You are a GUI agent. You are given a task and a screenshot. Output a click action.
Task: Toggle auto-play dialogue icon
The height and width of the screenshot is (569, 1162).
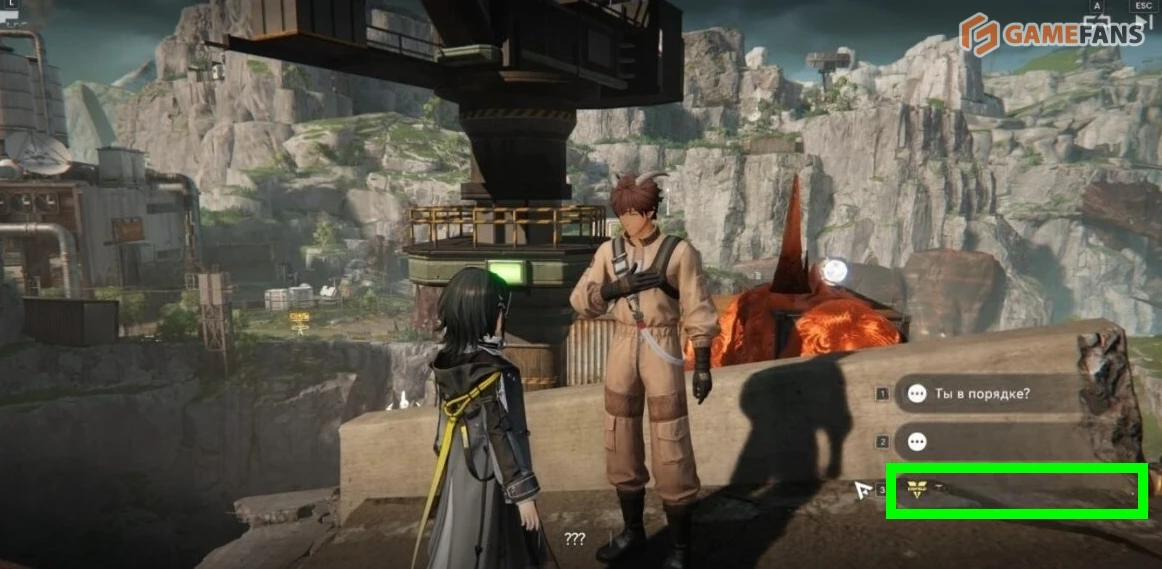click(x=1097, y=19)
